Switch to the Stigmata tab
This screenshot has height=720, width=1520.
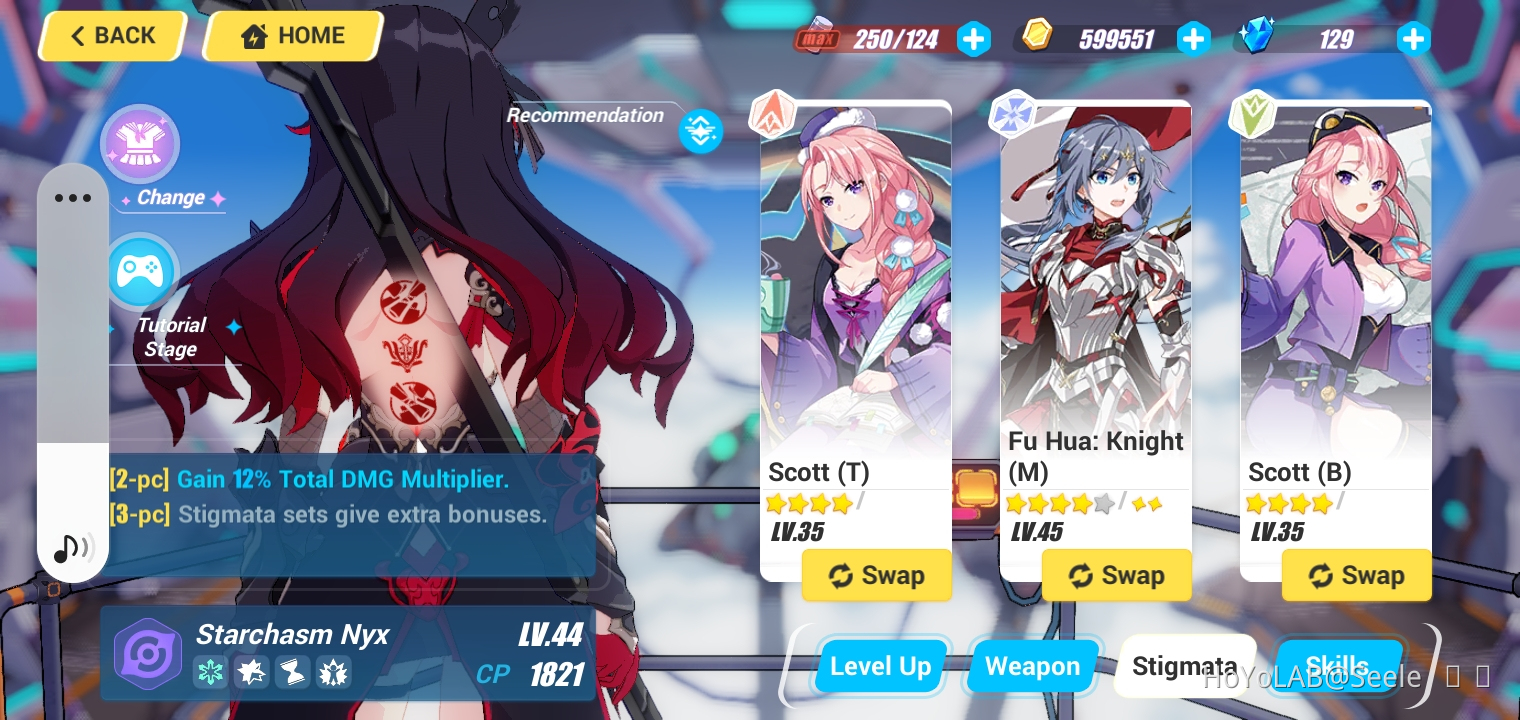pos(1186,666)
